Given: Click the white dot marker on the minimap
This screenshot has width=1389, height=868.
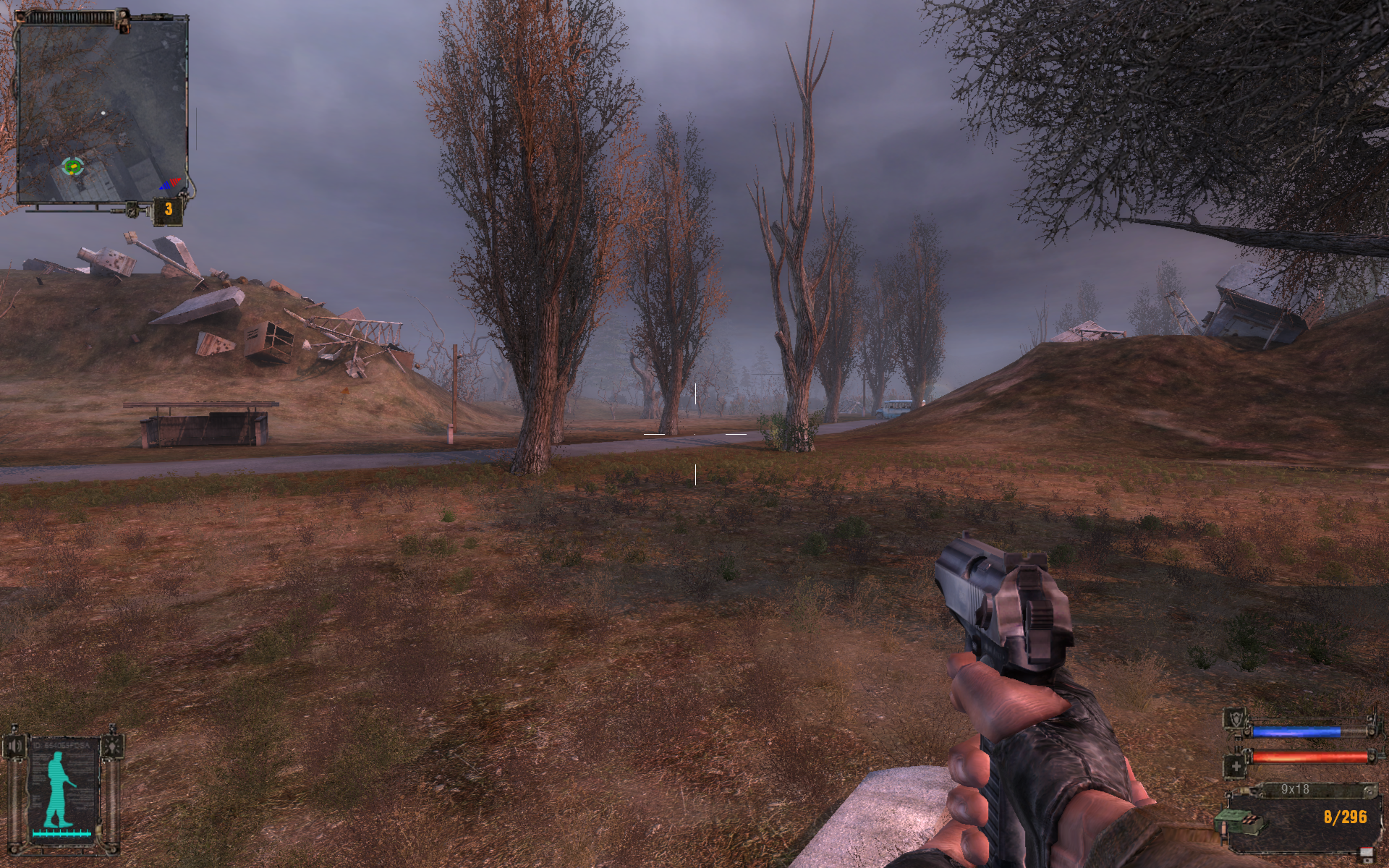Looking at the screenshot, I should tap(103, 113).
